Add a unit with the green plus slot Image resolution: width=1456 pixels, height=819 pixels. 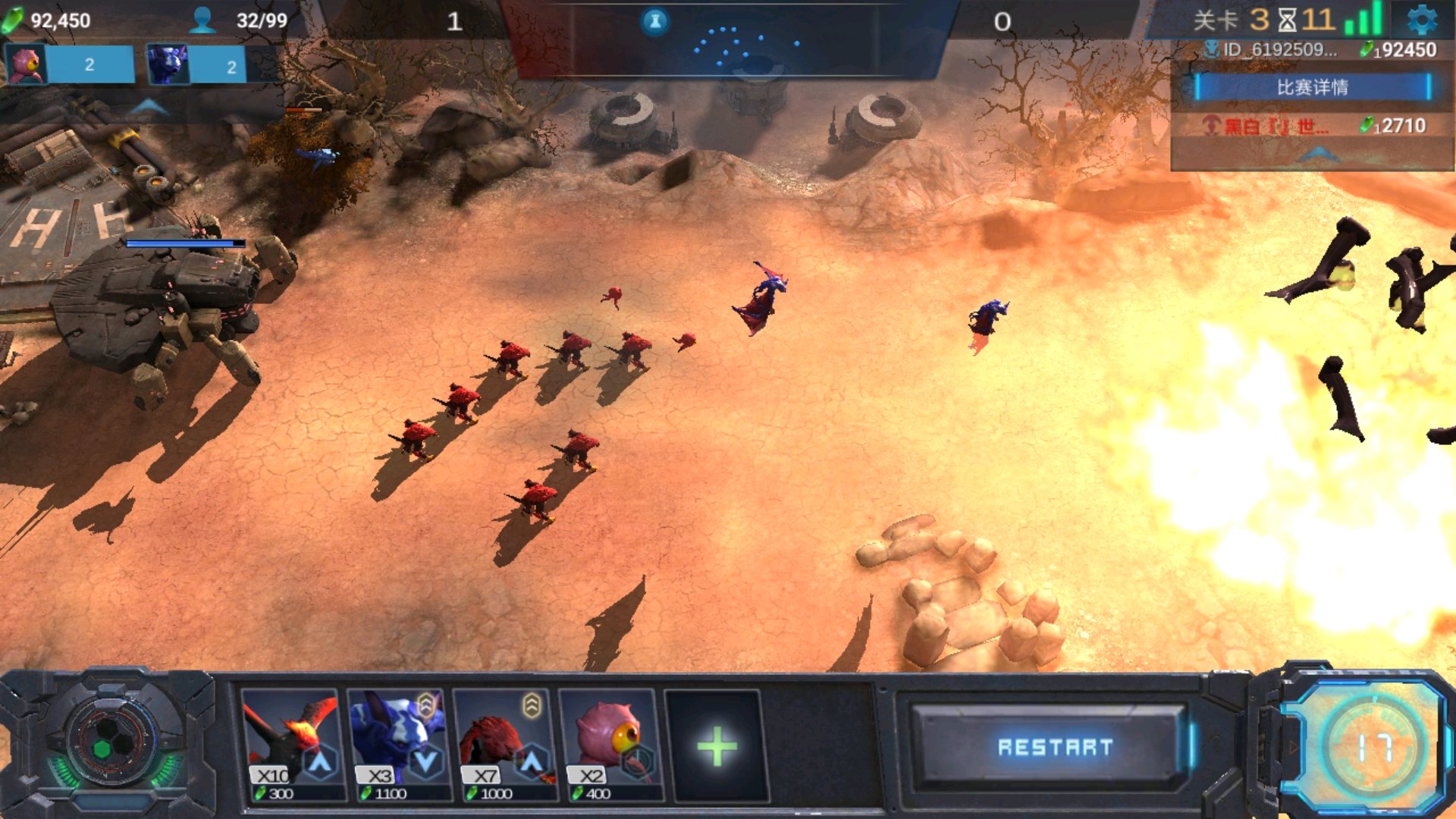click(716, 746)
